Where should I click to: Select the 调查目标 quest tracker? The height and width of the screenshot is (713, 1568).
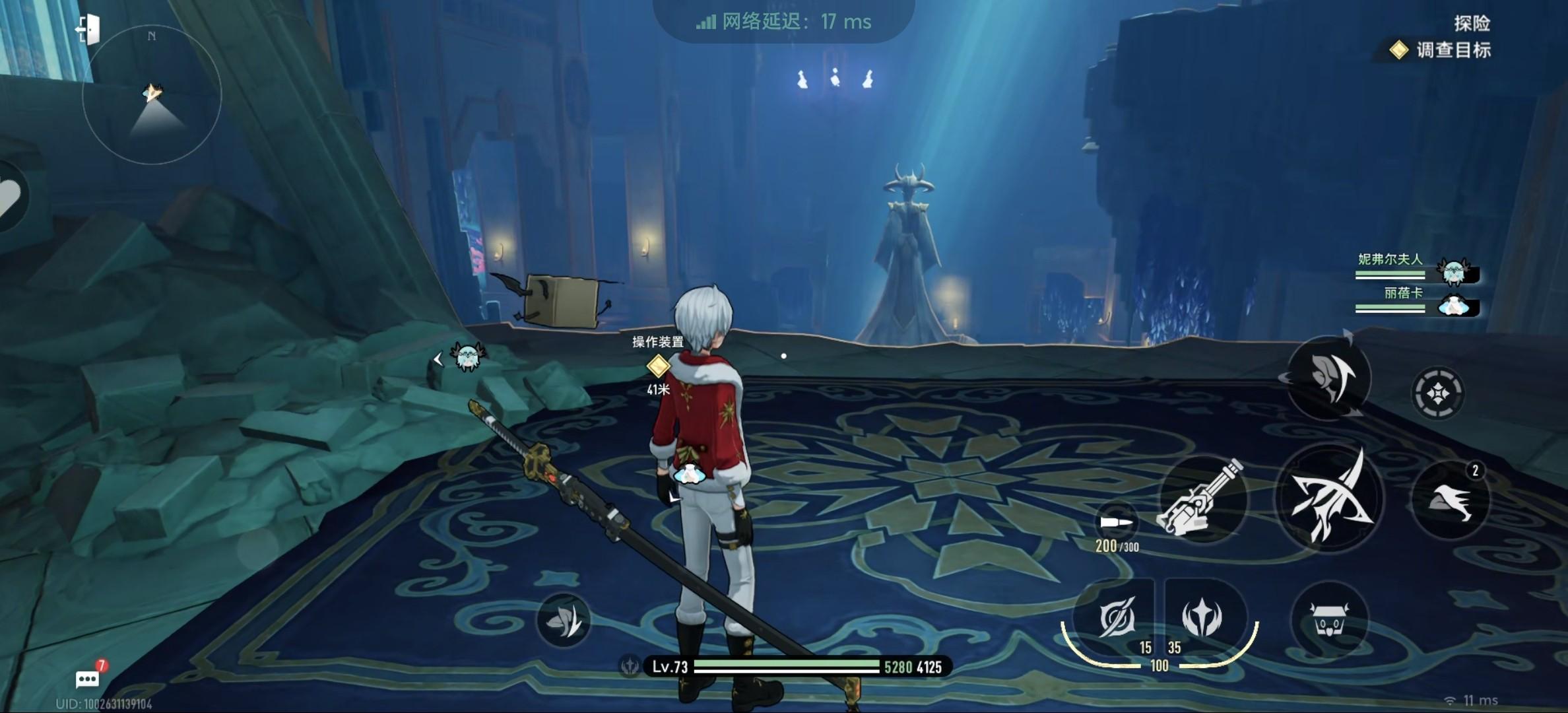pyautogui.click(x=1442, y=50)
